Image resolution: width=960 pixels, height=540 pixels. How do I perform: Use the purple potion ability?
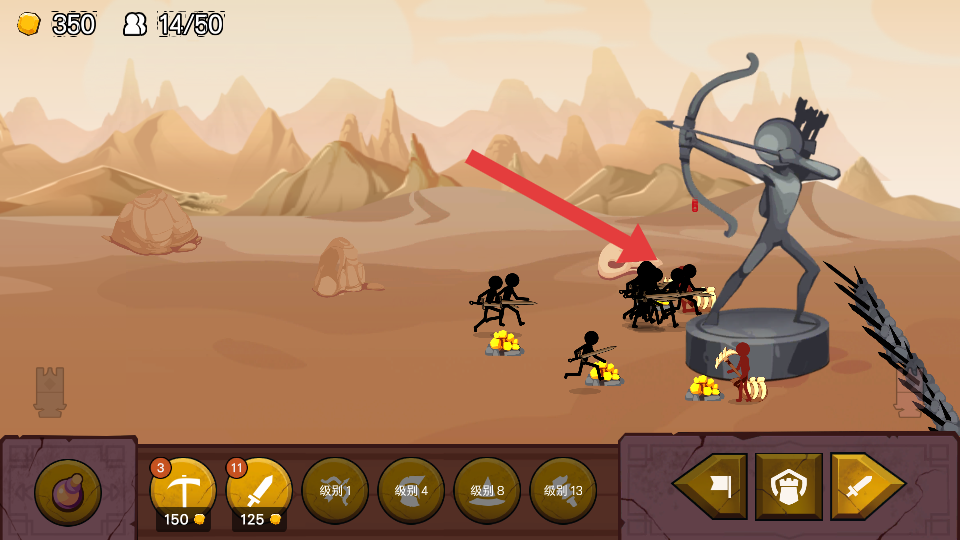click(68, 492)
